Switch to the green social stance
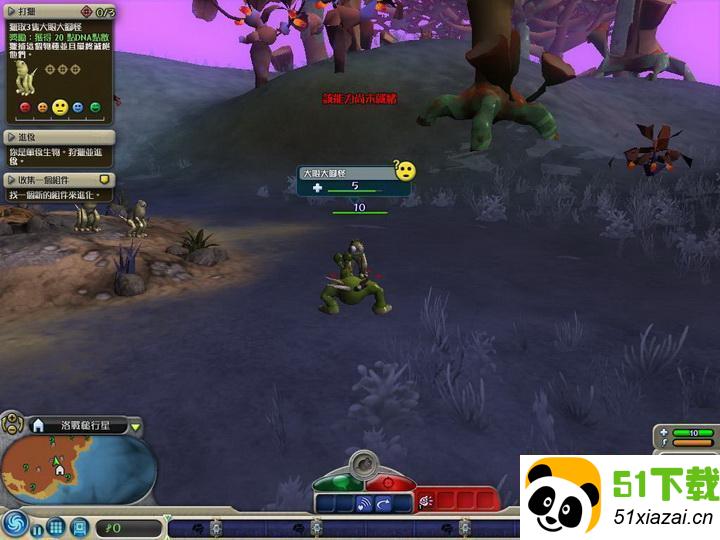Viewport: 720px width, 540px height. click(334, 481)
